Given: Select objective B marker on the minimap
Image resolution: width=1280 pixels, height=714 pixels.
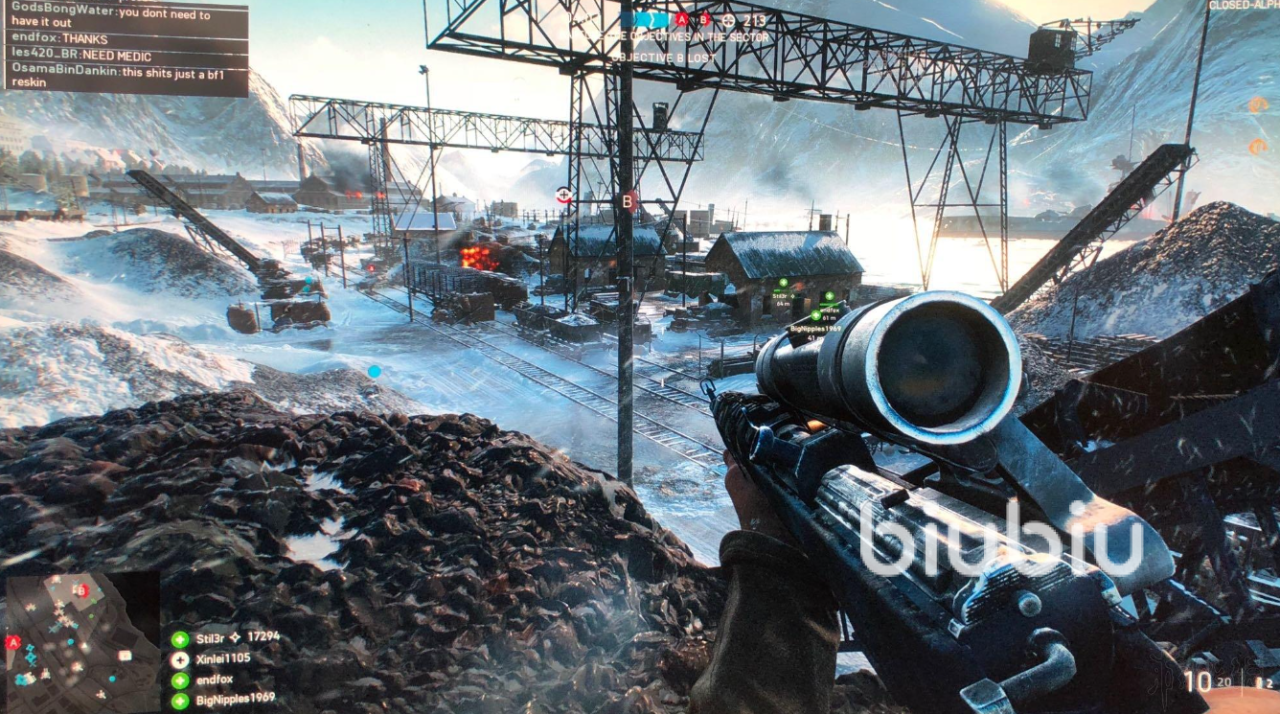Looking at the screenshot, I should [x=83, y=590].
